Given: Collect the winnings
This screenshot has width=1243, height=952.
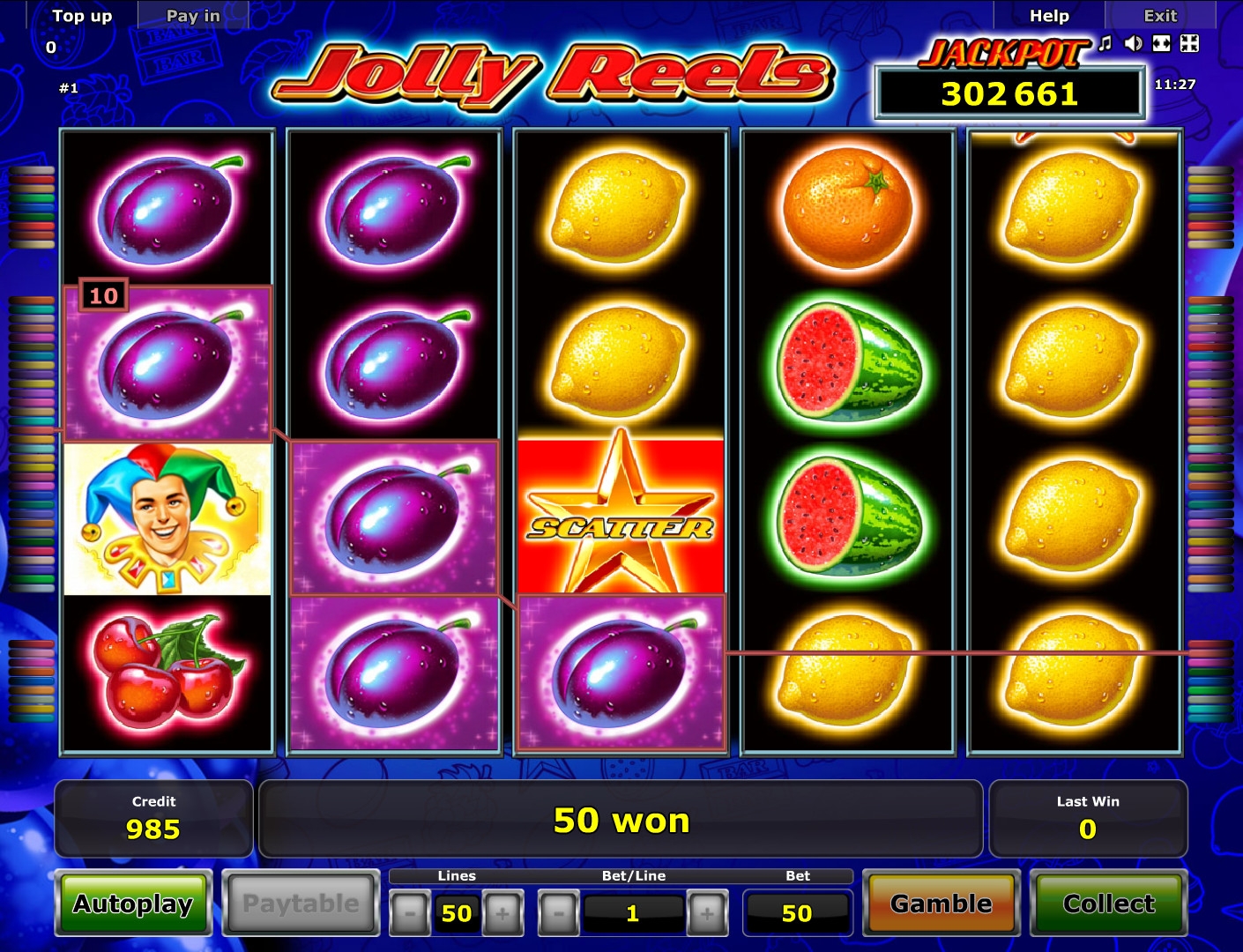Looking at the screenshot, I should (1108, 904).
